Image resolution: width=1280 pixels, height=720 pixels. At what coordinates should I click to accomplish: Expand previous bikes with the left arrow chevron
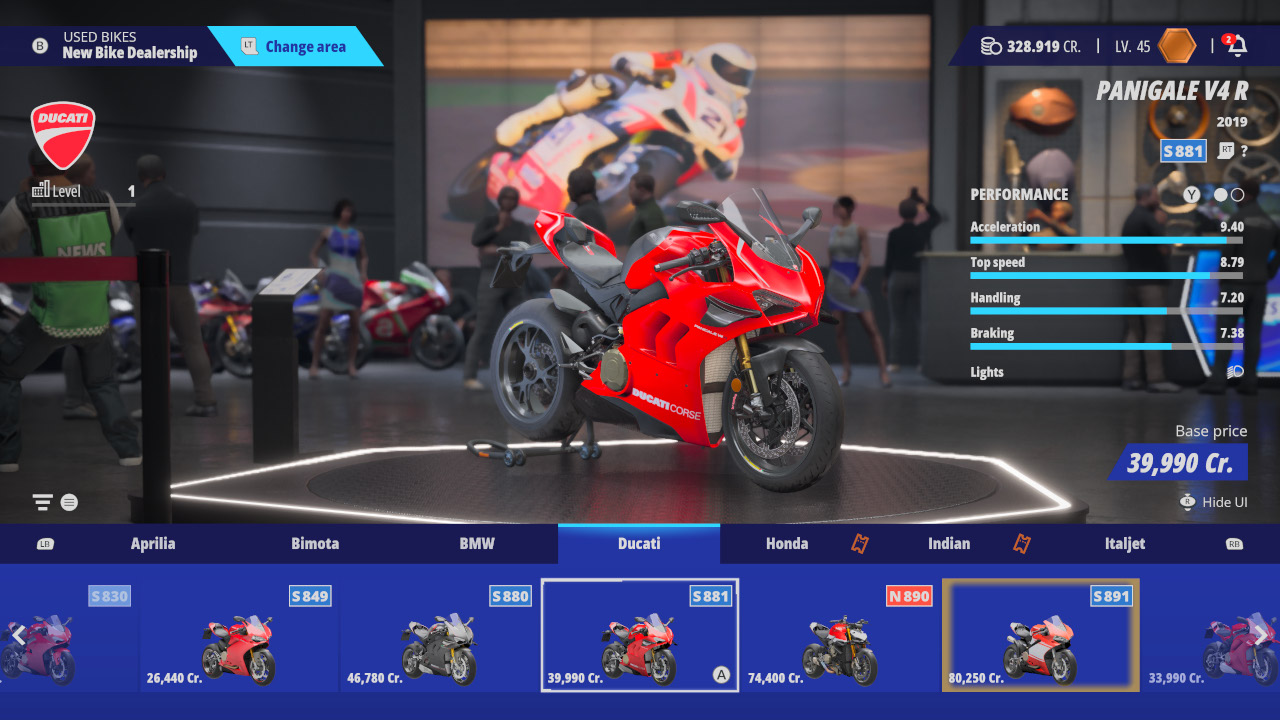[x=20, y=634]
